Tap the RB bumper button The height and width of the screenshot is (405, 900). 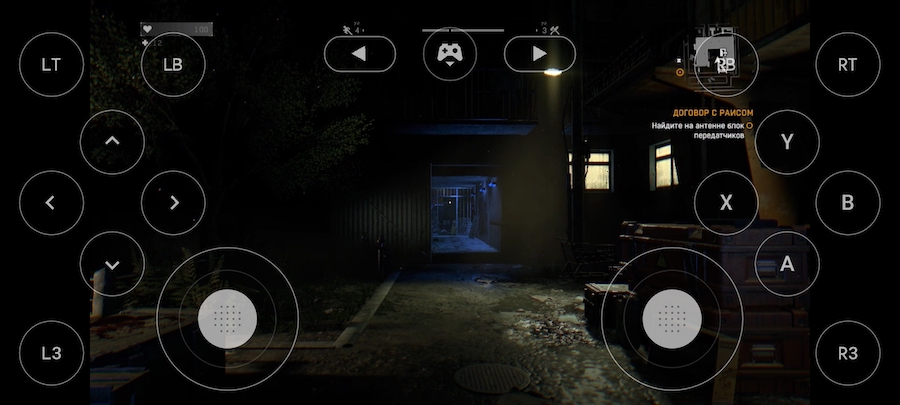pos(726,64)
